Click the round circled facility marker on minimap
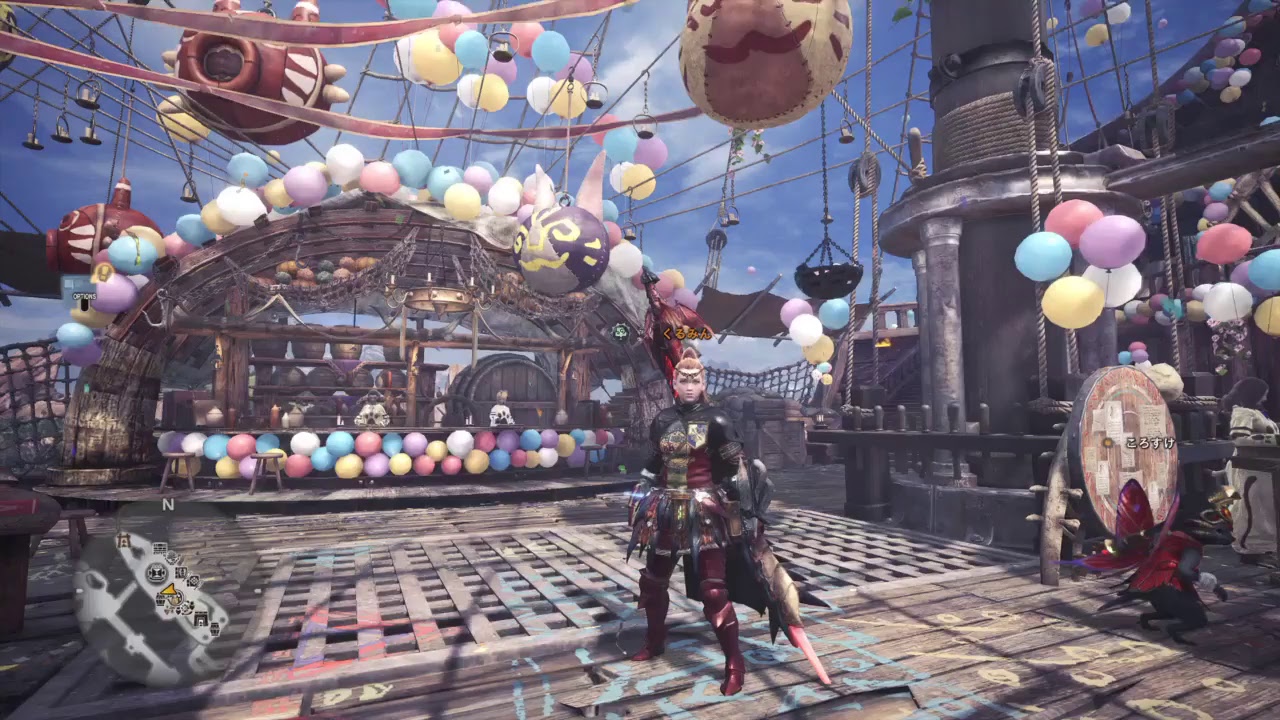 coord(156,573)
